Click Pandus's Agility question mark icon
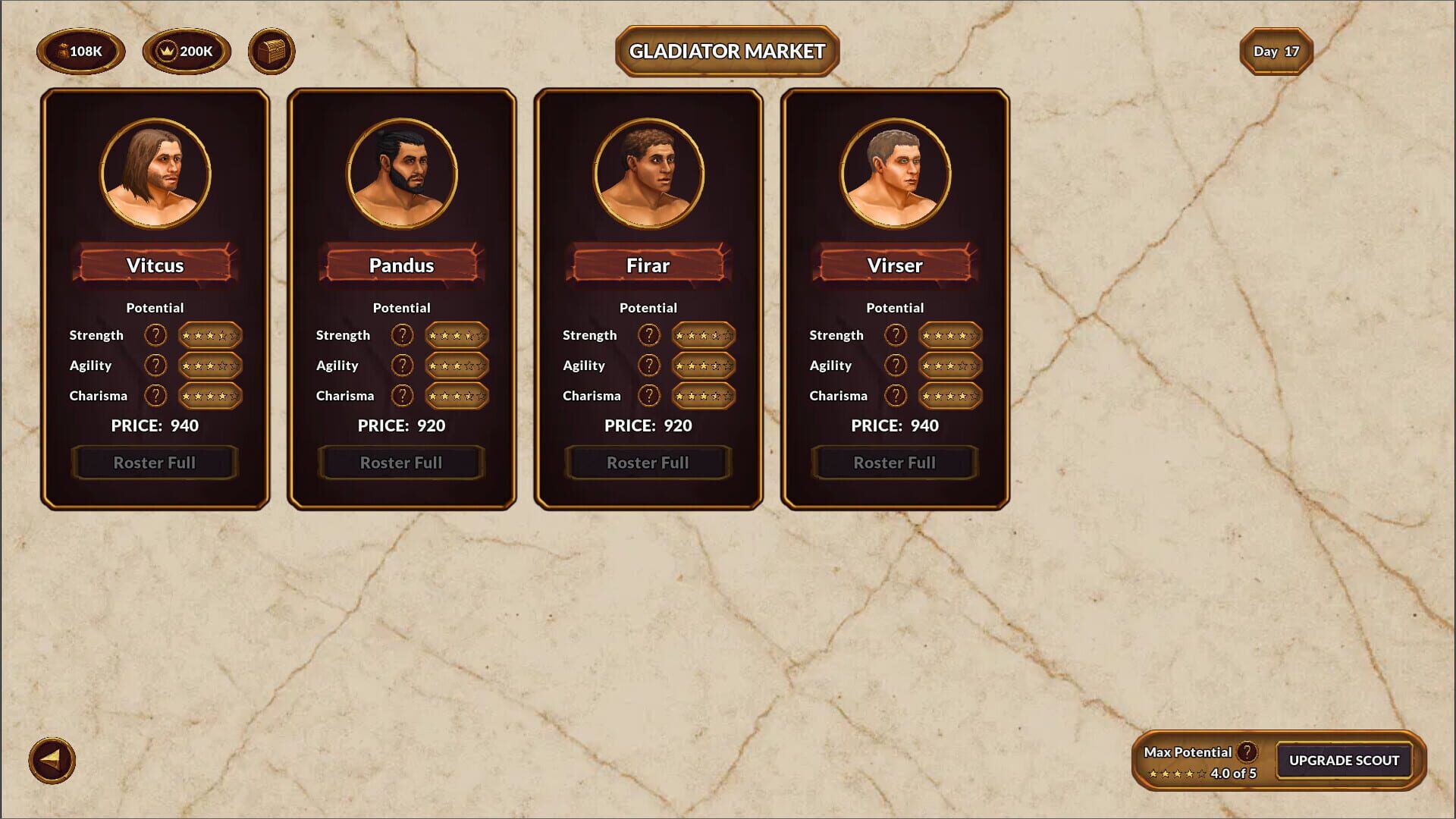This screenshot has width=1456, height=819. 402,365
